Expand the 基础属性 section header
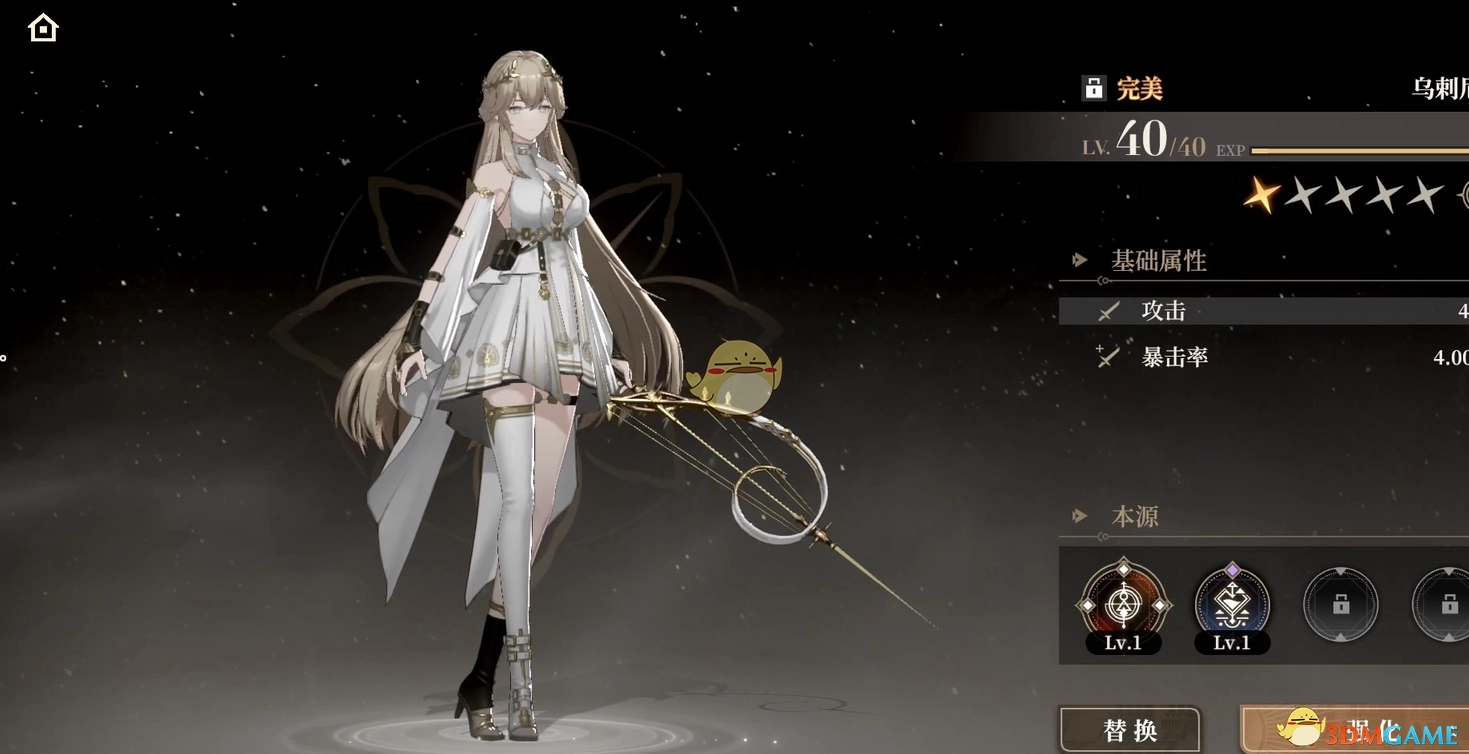The width and height of the screenshot is (1469, 754). click(x=1158, y=261)
